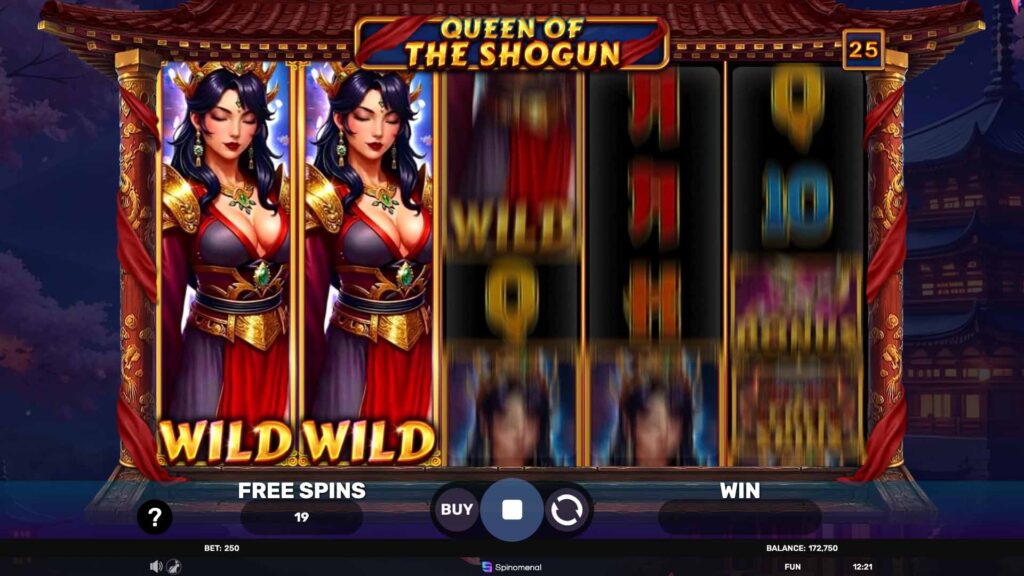Open the help question mark button
This screenshot has width=1024, height=576.
point(155,517)
